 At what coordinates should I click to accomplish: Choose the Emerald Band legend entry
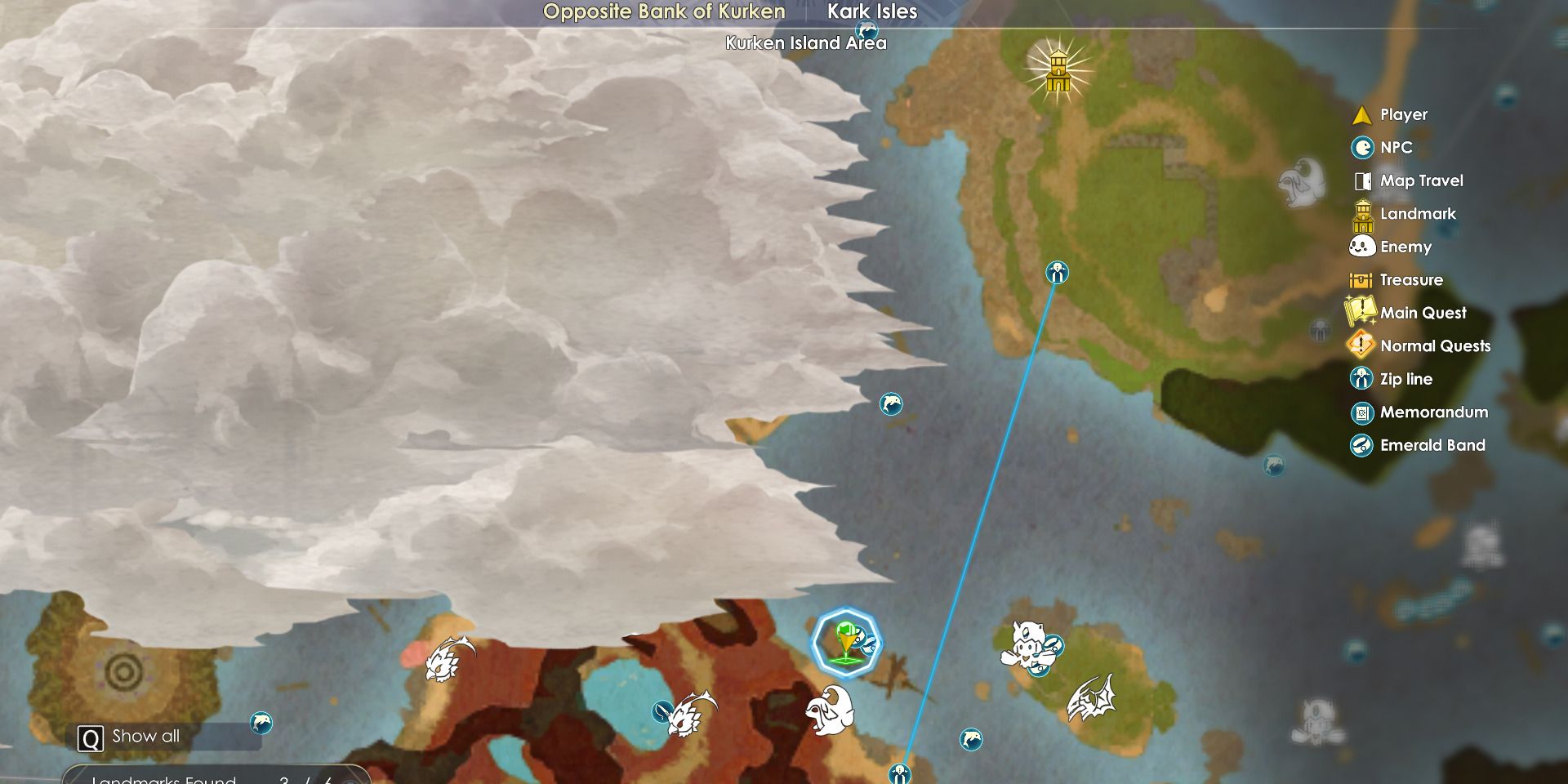coord(1432,445)
